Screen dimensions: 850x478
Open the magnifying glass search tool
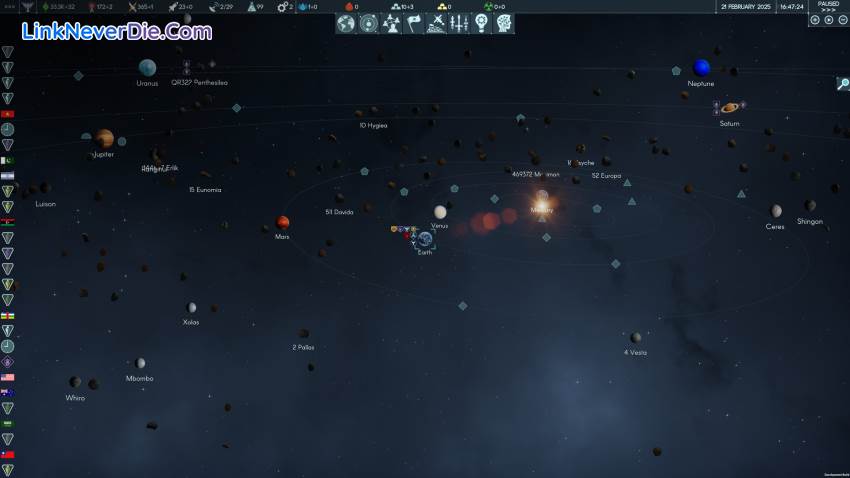[843, 84]
